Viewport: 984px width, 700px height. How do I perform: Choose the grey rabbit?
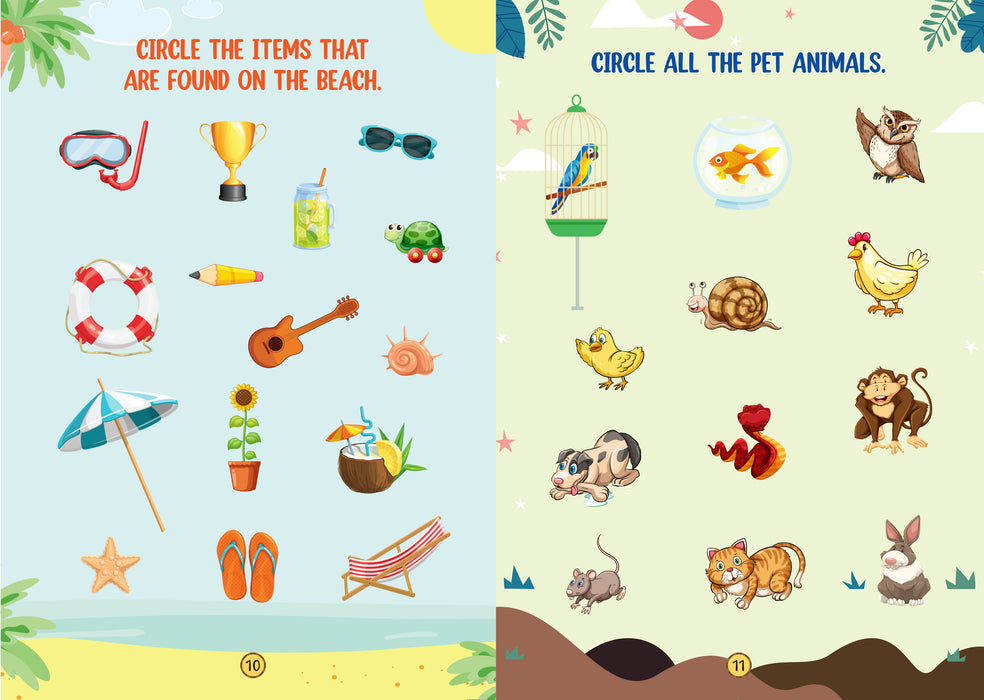pos(902,566)
